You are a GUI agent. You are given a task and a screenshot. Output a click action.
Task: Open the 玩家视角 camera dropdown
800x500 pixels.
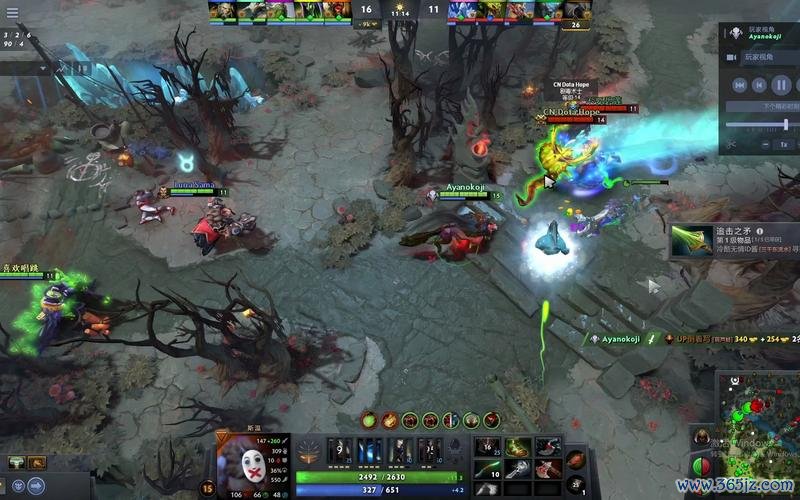(764, 57)
